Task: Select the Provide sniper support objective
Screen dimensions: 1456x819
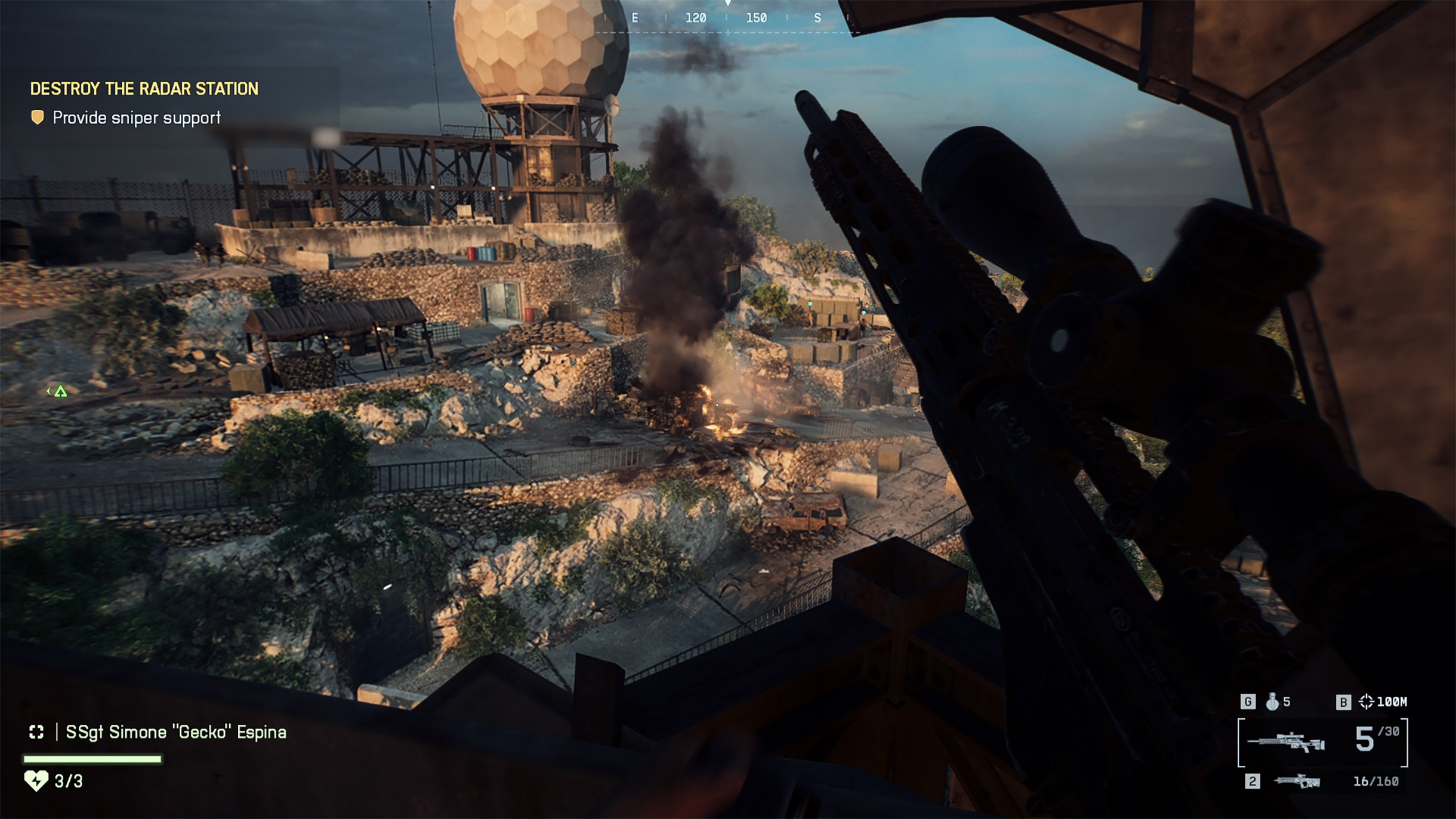Action: point(136,118)
